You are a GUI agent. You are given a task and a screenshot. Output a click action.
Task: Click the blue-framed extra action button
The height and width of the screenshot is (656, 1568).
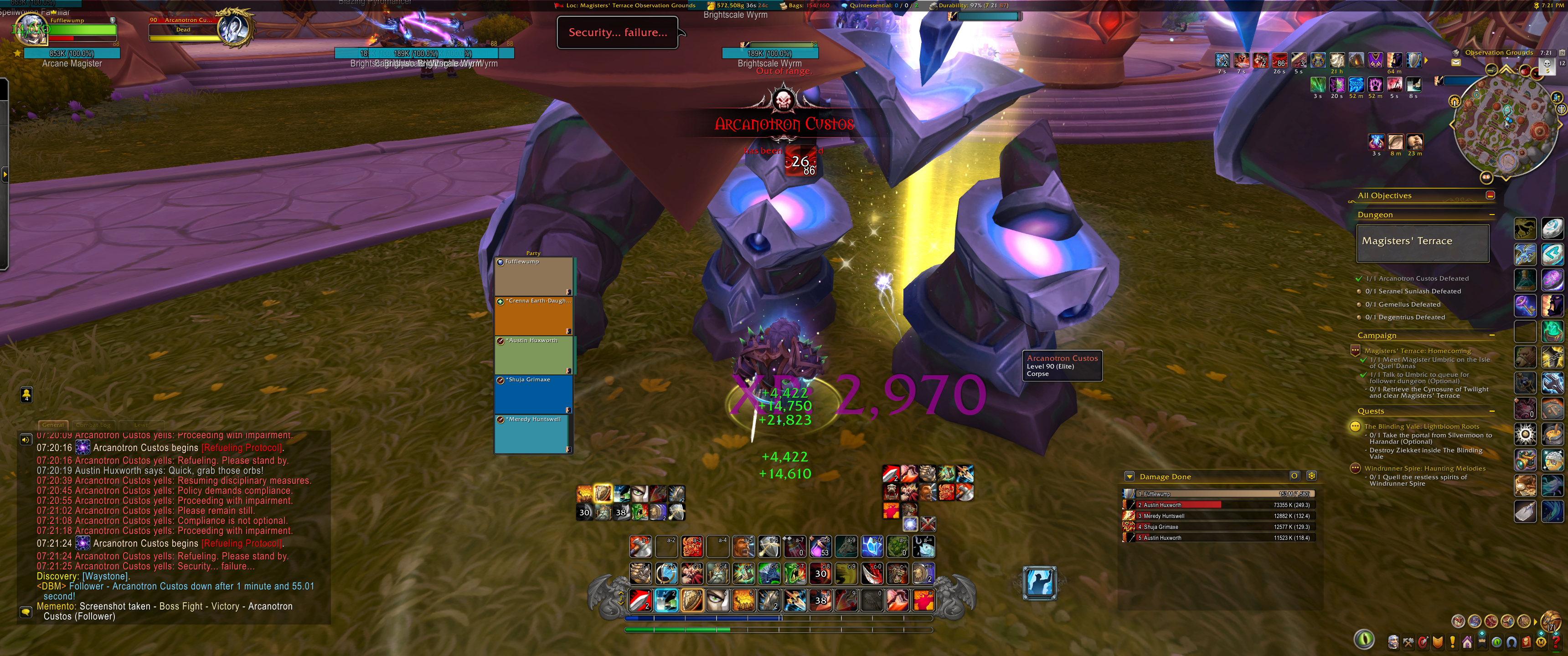pos(1040,582)
